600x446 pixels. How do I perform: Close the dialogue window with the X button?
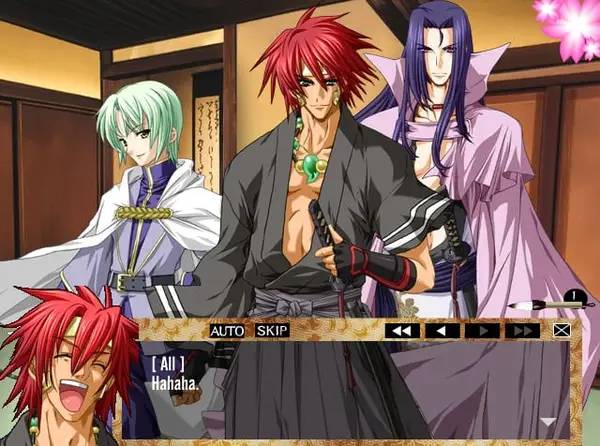561,330
